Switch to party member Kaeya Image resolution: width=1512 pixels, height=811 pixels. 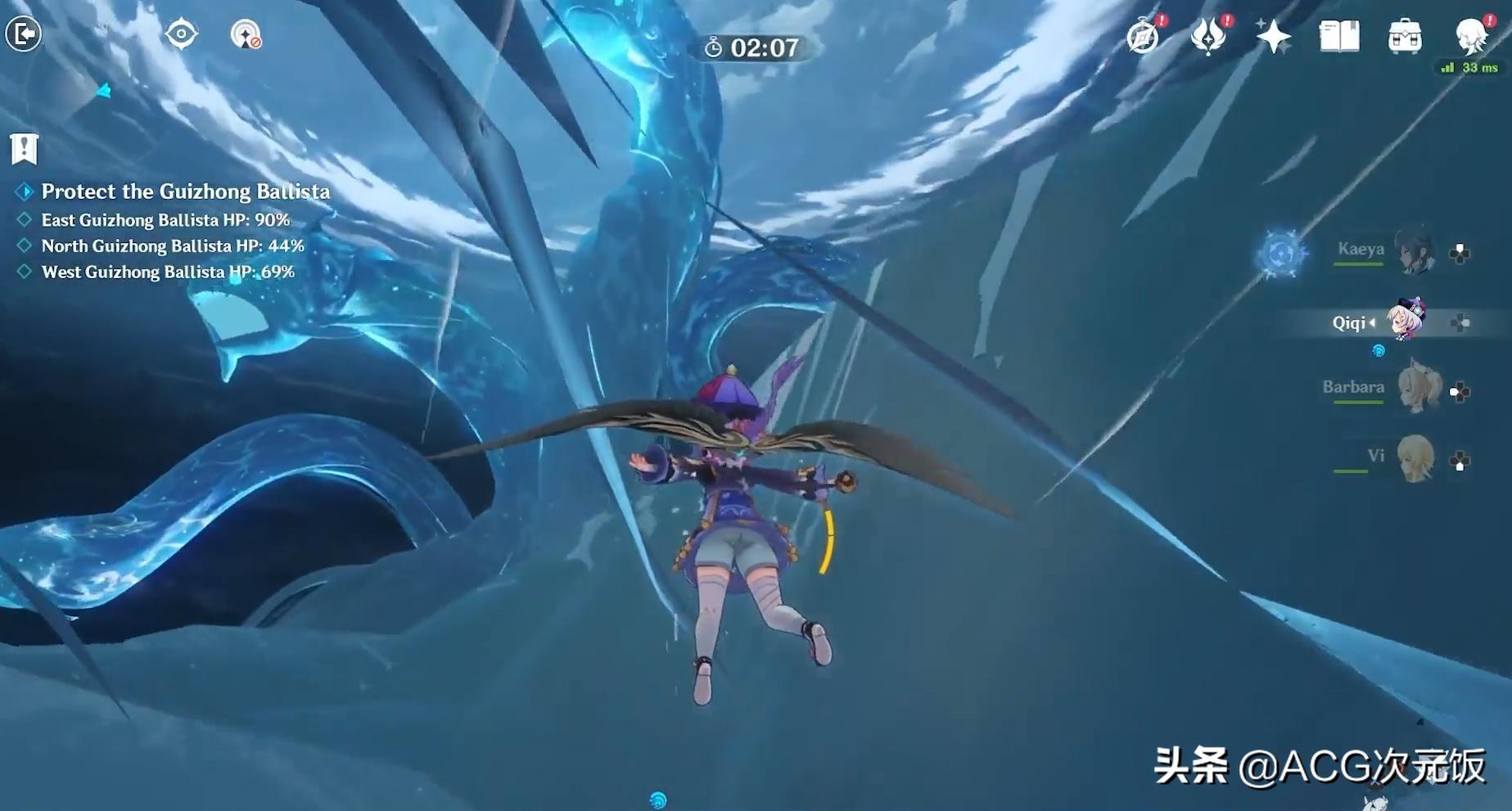(1413, 252)
